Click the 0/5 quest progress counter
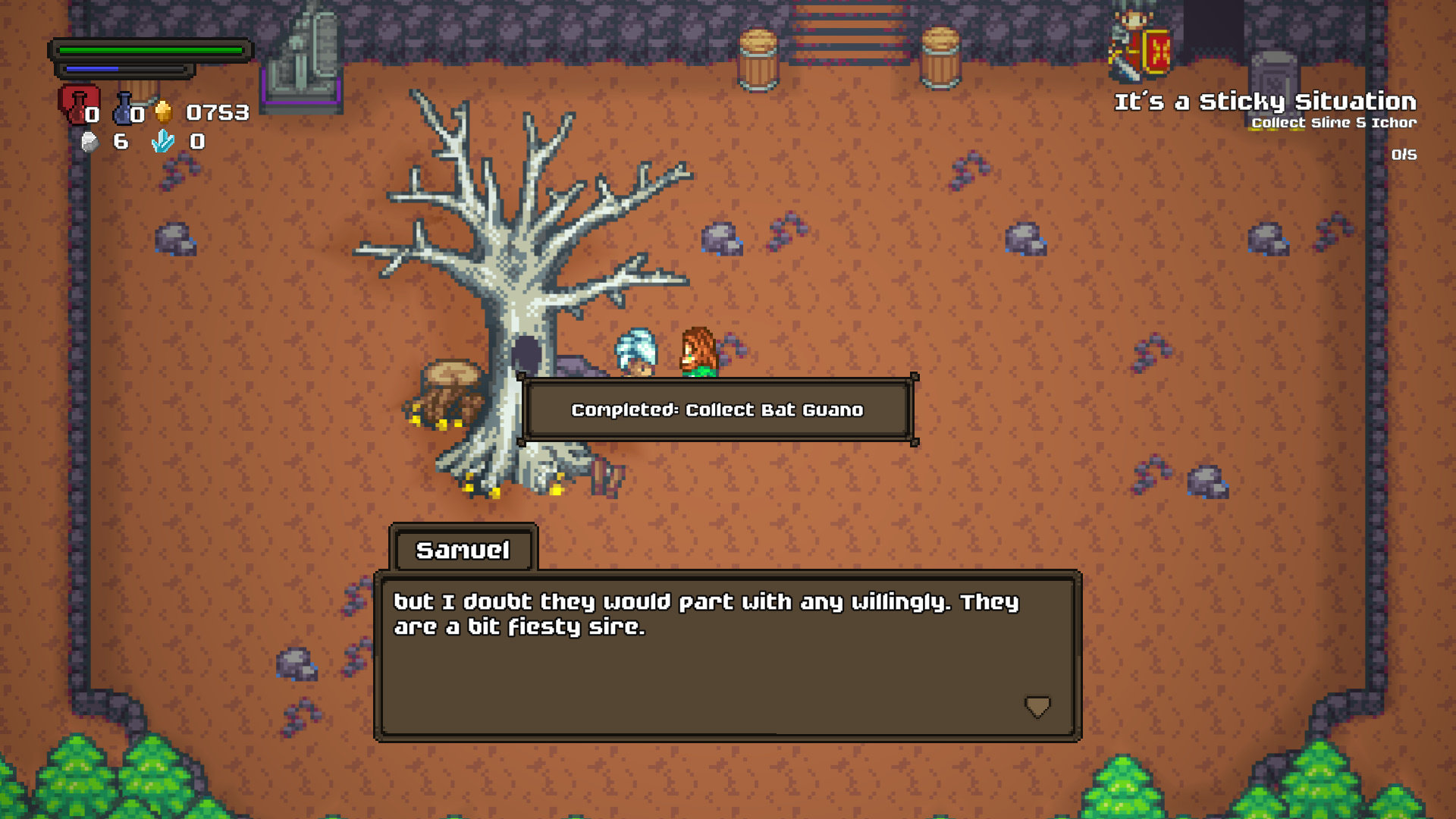Screen dimensions: 1456x819 1402,155
